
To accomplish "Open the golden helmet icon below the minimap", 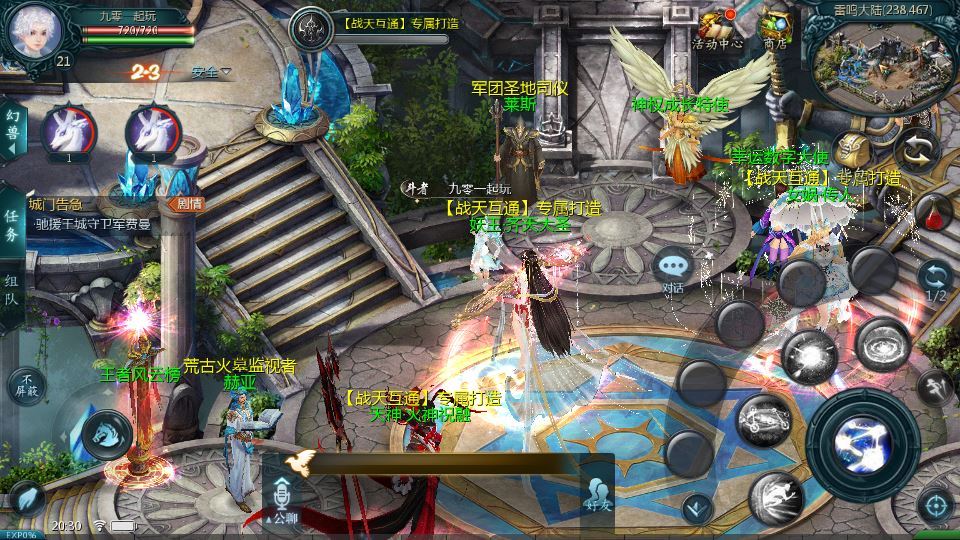I will 851,152.
